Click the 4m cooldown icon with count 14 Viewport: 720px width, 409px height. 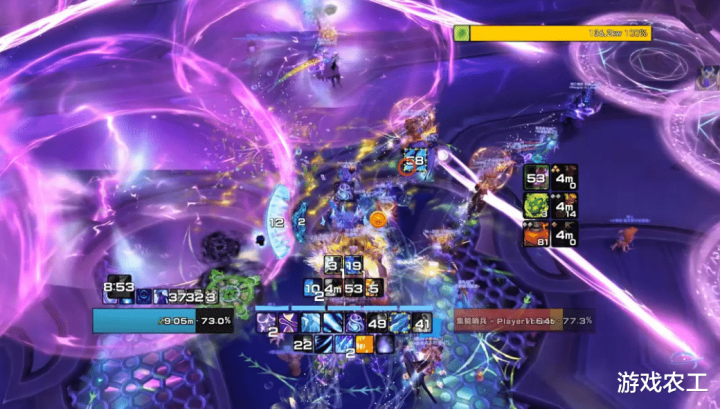565,207
